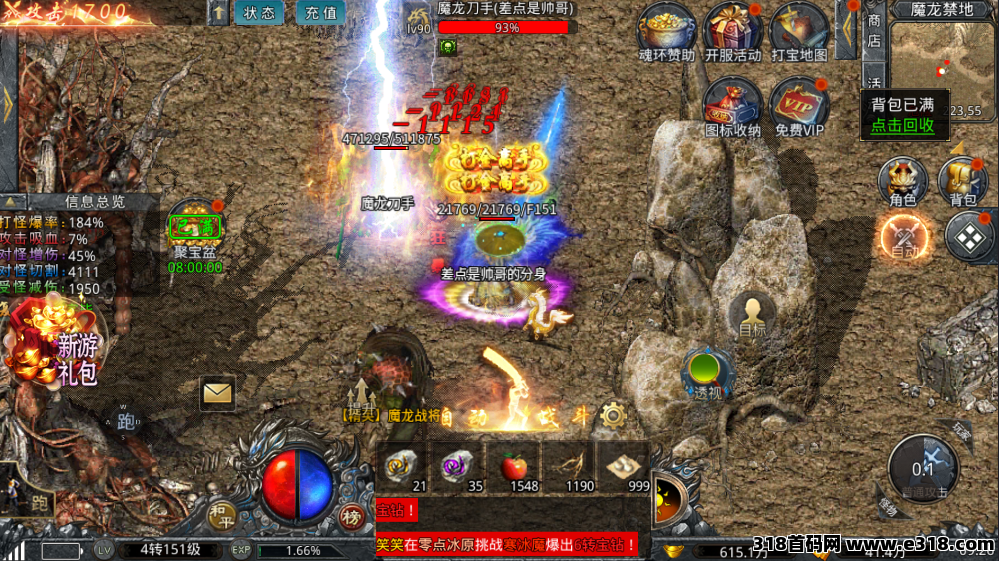The width and height of the screenshot is (999, 561).
Task: Open the 状态 status tab
Action: [x=259, y=13]
